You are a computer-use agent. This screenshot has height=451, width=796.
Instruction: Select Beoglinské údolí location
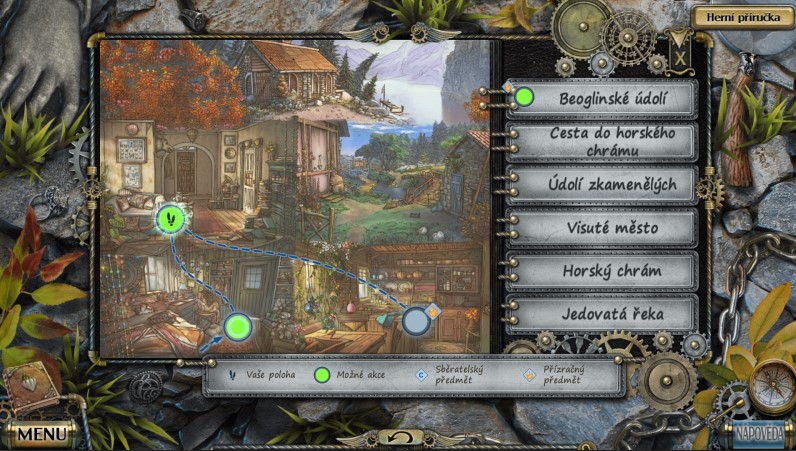click(x=601, y=99)
